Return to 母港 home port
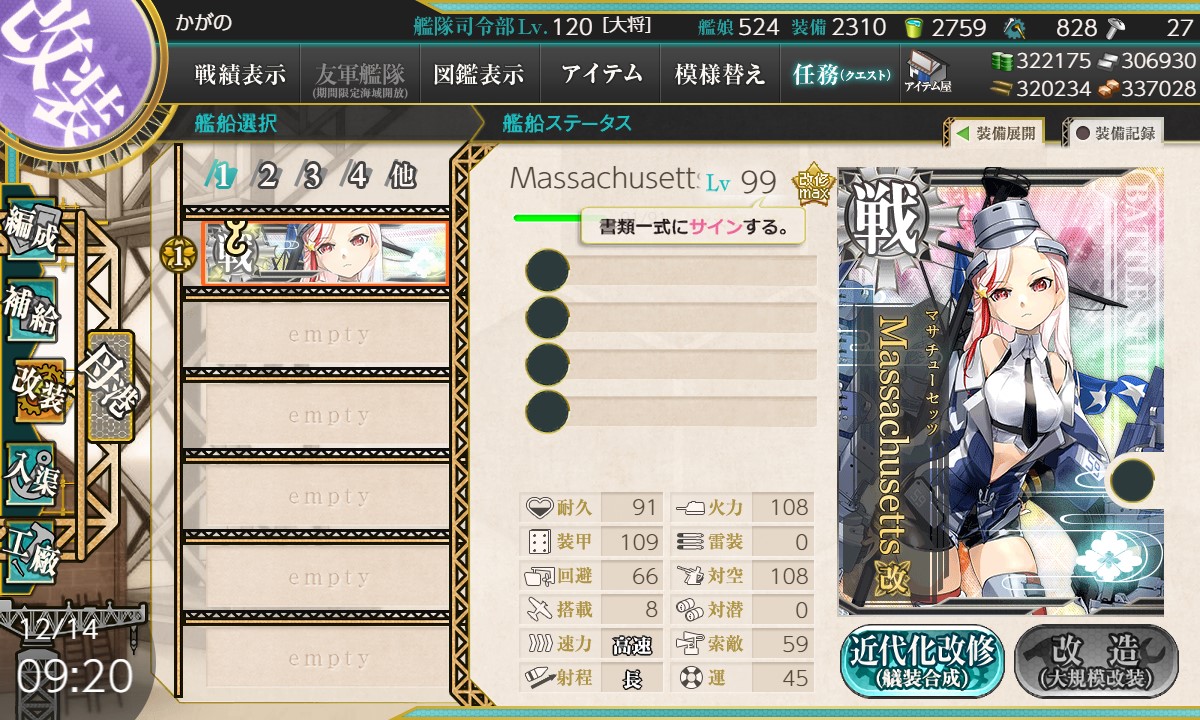The image size is (1200, 720). point(108,385)
